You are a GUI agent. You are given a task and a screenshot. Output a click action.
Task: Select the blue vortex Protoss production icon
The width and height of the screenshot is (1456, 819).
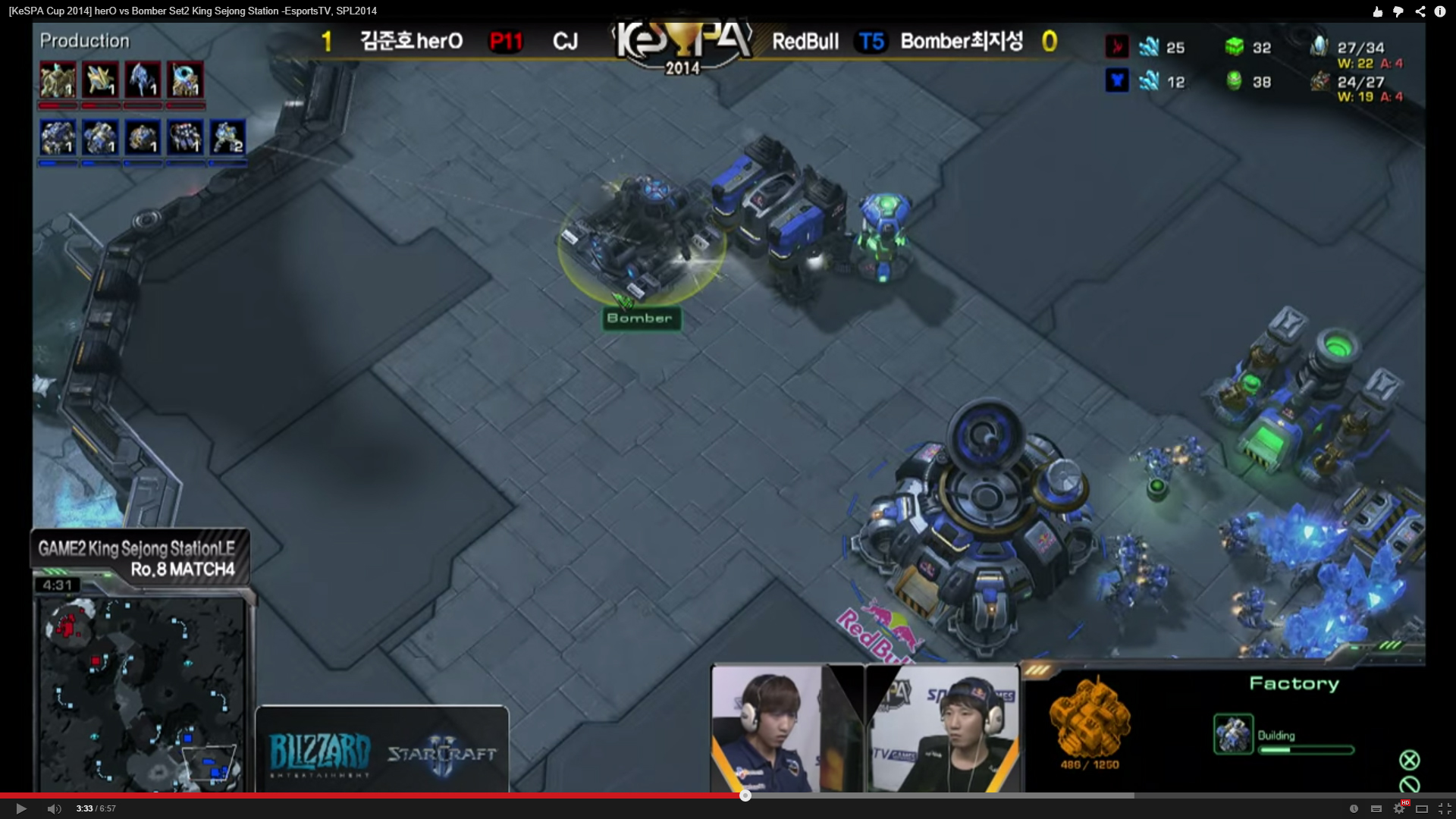click(185, 80)
